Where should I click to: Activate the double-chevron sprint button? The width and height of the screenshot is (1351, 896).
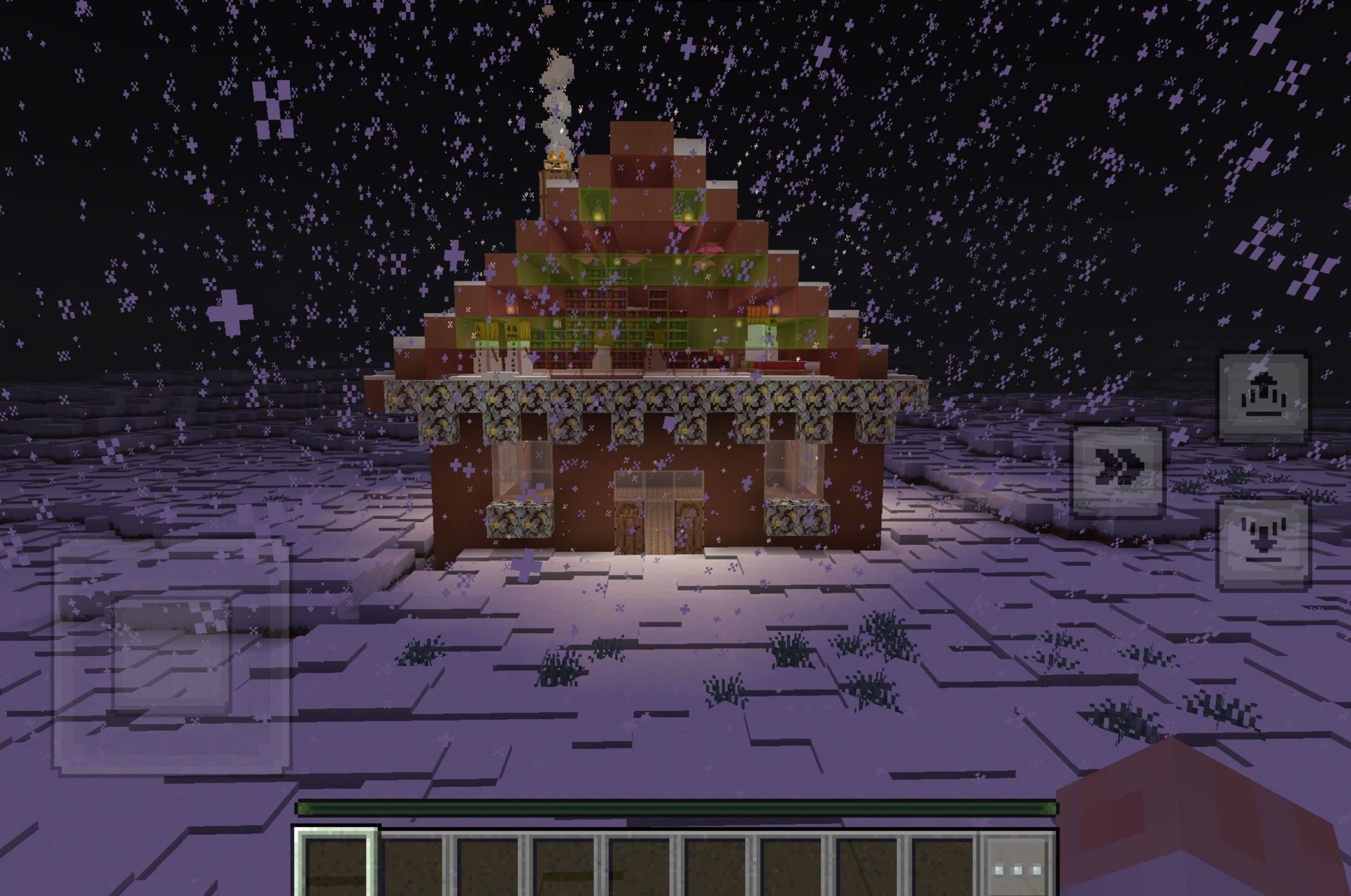[x=1118, y=472]
